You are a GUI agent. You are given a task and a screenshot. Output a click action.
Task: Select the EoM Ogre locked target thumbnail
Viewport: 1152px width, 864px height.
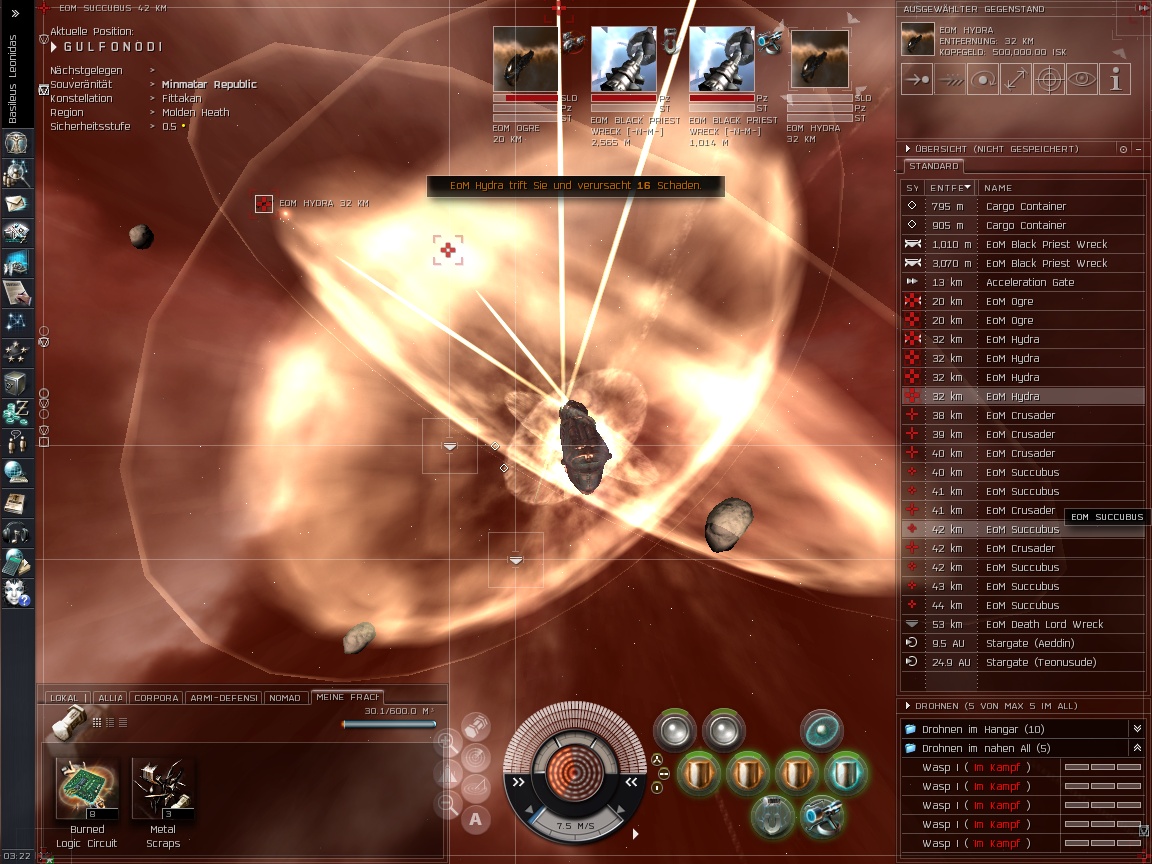point(525,60)
